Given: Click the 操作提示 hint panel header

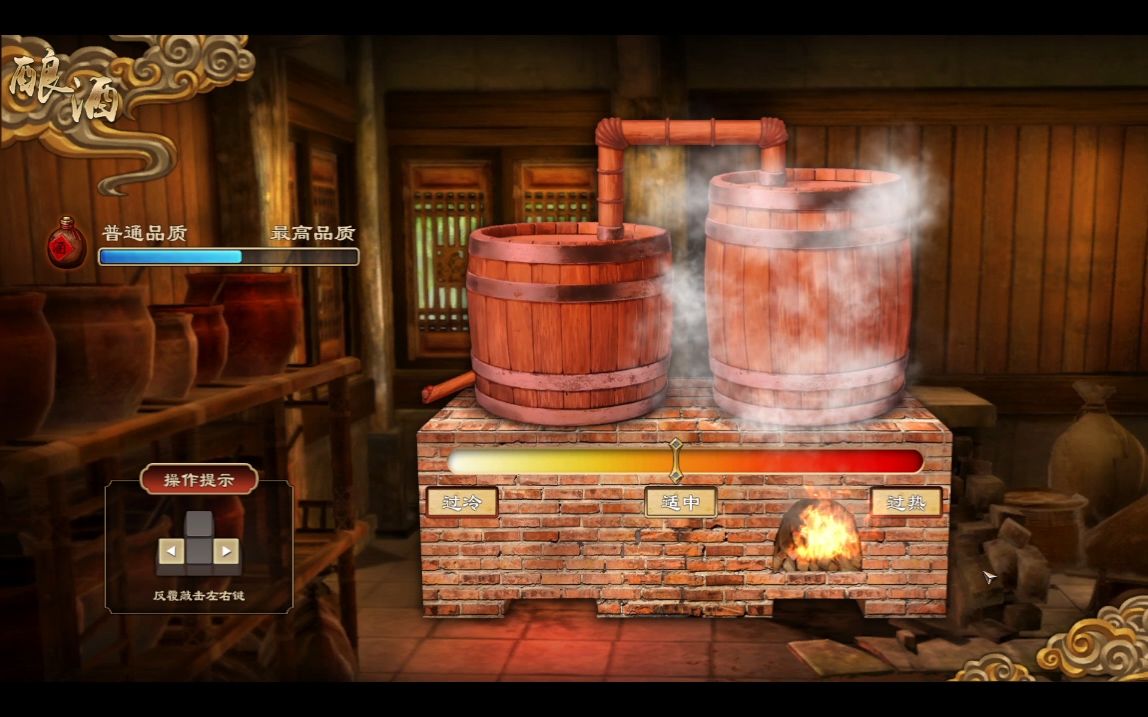Looking at the screenshot, I should tap(199, 479).
